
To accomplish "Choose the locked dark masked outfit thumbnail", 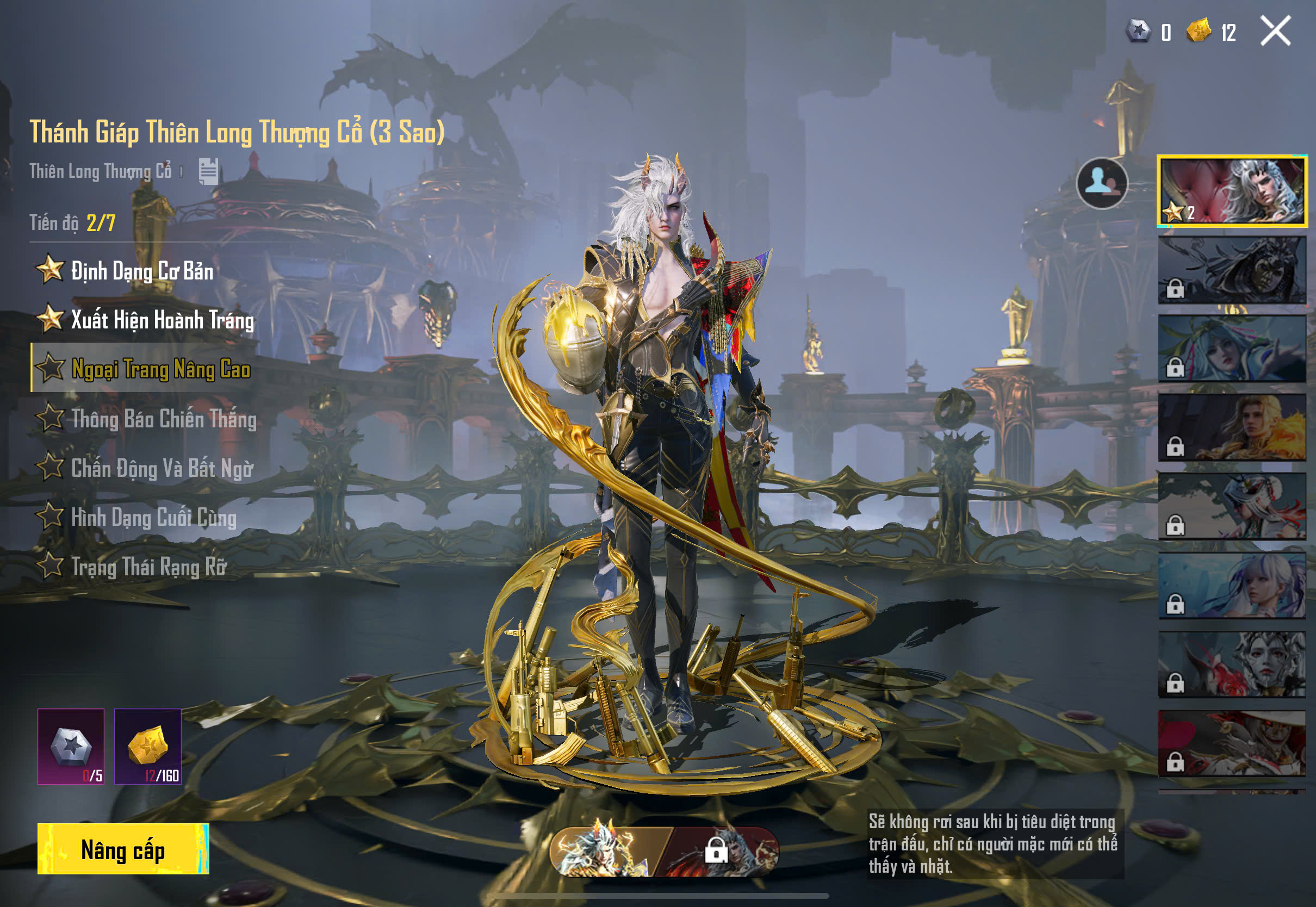I will [x=1232, y=270].
